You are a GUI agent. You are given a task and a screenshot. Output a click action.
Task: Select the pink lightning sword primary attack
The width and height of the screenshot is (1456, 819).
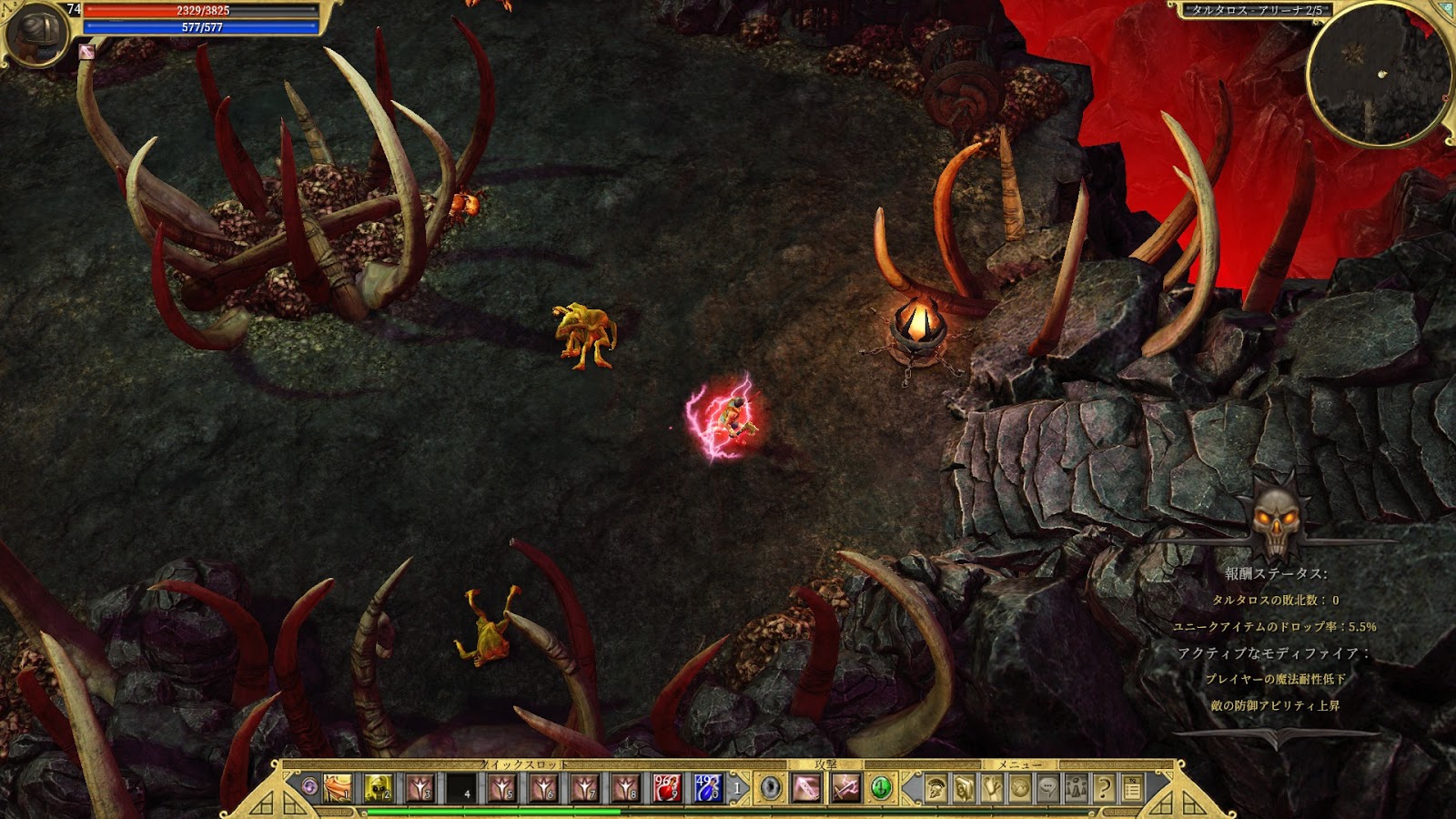click(x=806, y=787)
